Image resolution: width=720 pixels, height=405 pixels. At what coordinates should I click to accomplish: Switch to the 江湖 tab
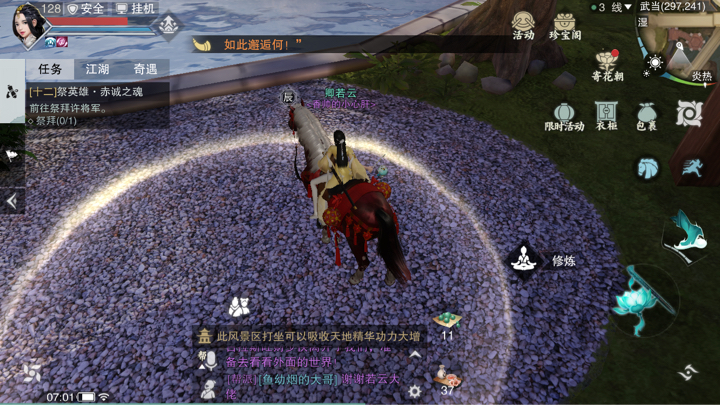click(97, 69)
